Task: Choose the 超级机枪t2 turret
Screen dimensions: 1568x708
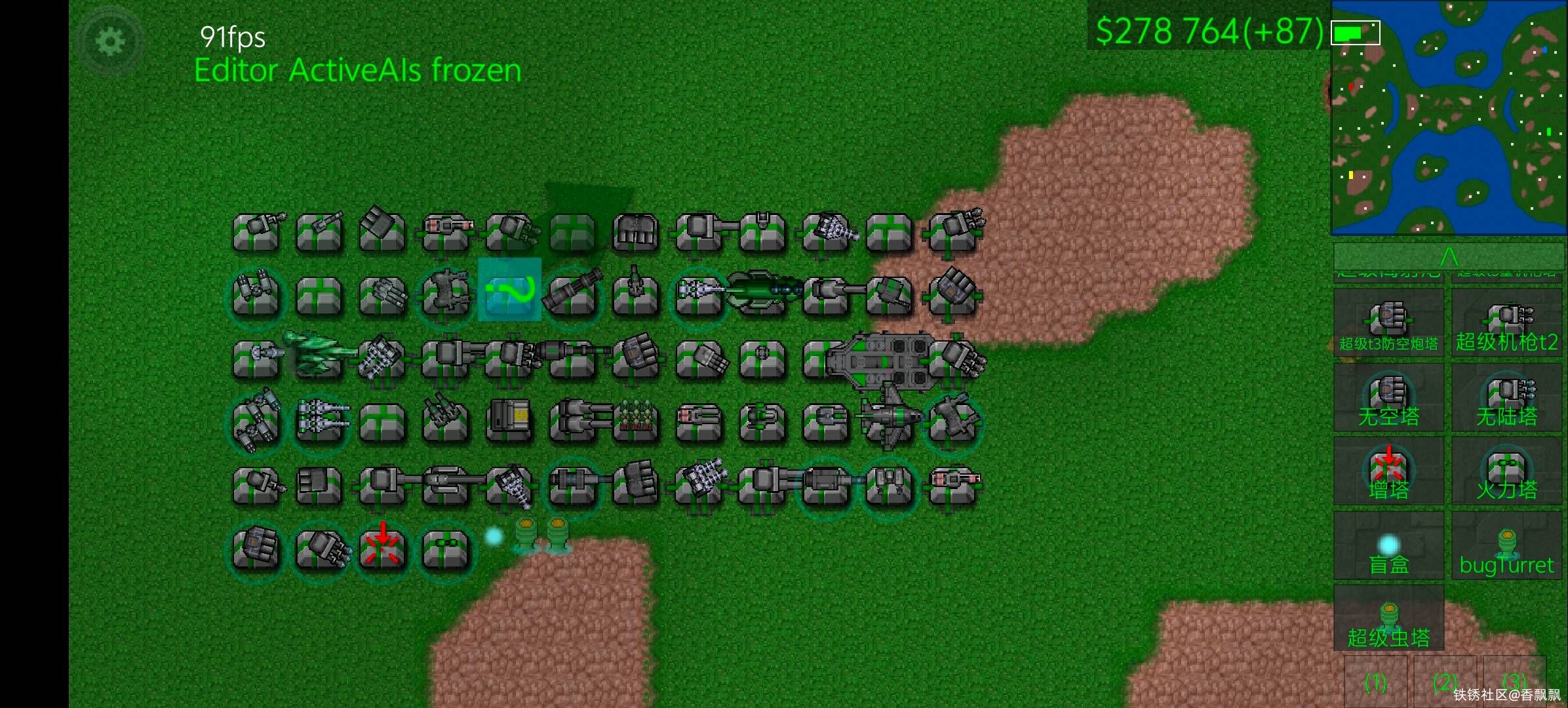Action: click(x=1506, y=325)
